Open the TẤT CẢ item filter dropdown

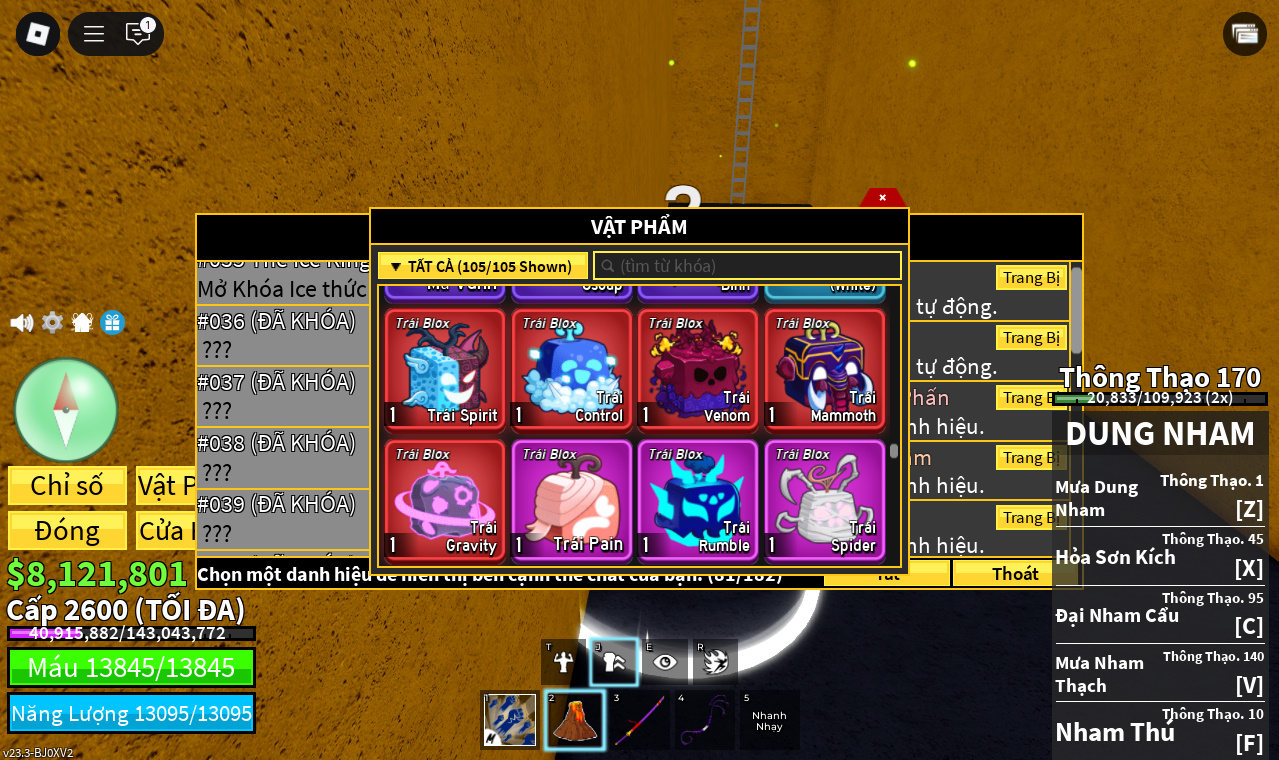(x=482, y=266)
